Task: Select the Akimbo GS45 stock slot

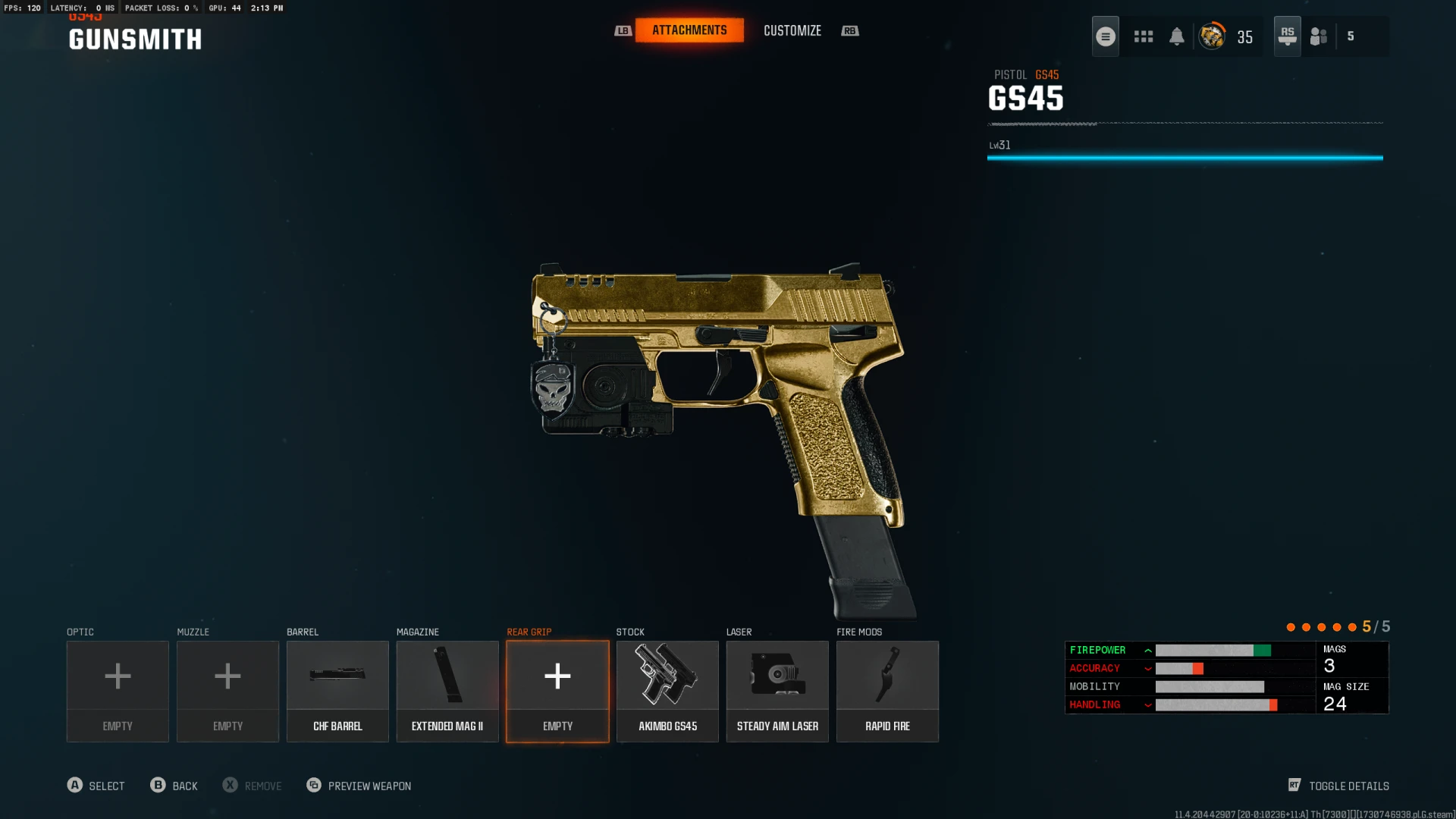Action: (667, 691)
